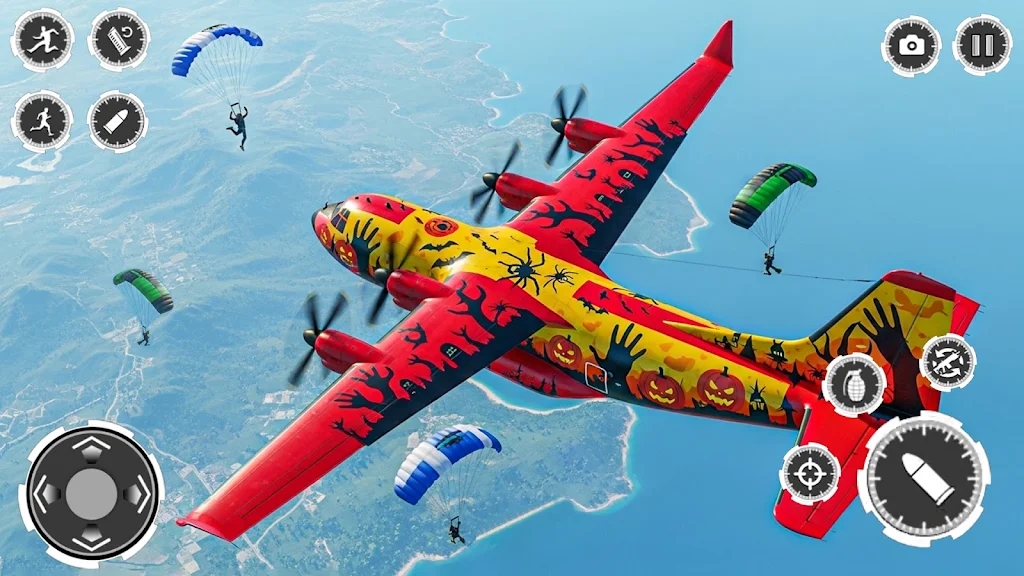Reload using the magazine reload icon

[x=118, y=40]
